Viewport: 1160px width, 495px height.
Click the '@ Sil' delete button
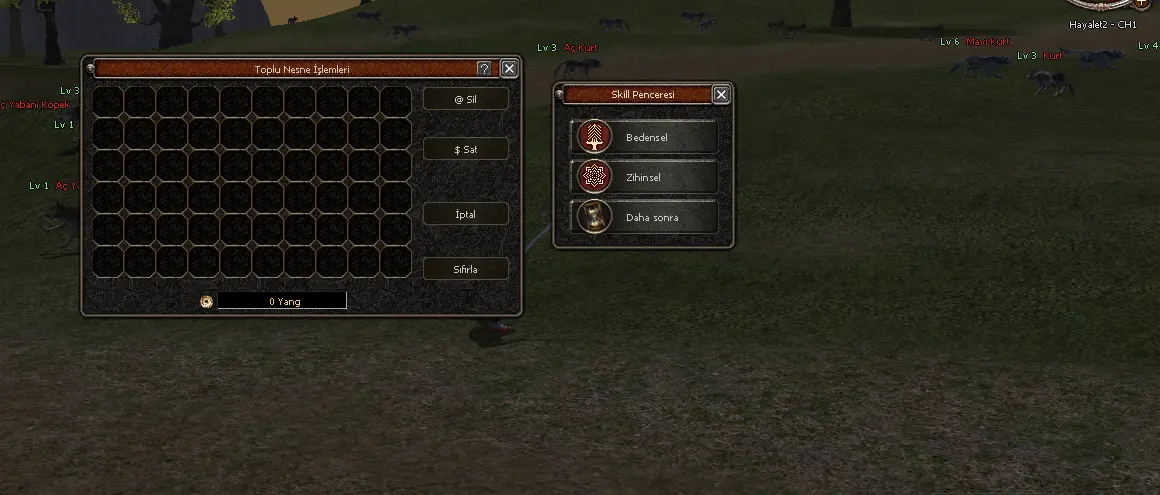[x=465, y=99]
